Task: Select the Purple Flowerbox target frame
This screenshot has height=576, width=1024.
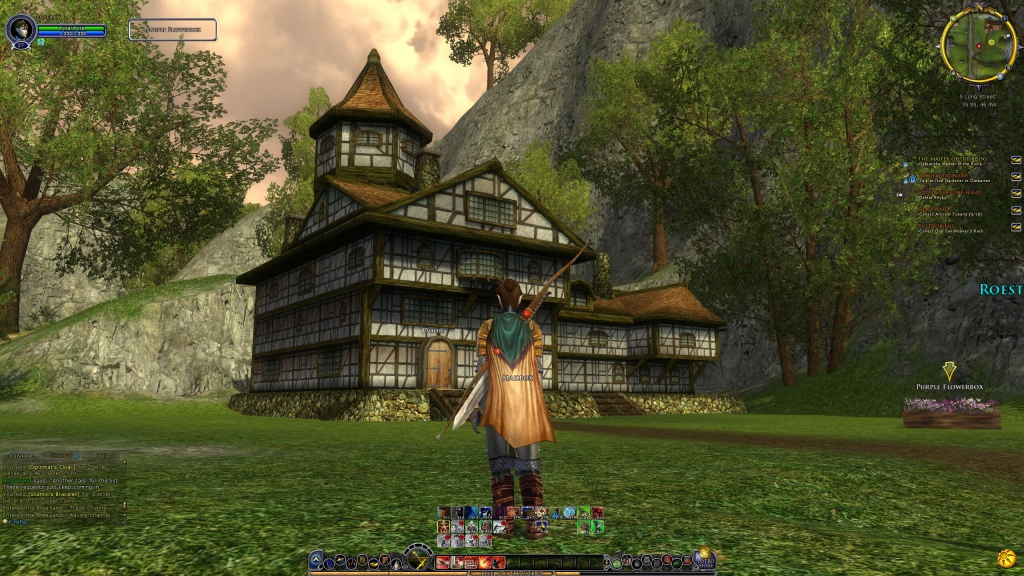Action: point(172,30)
